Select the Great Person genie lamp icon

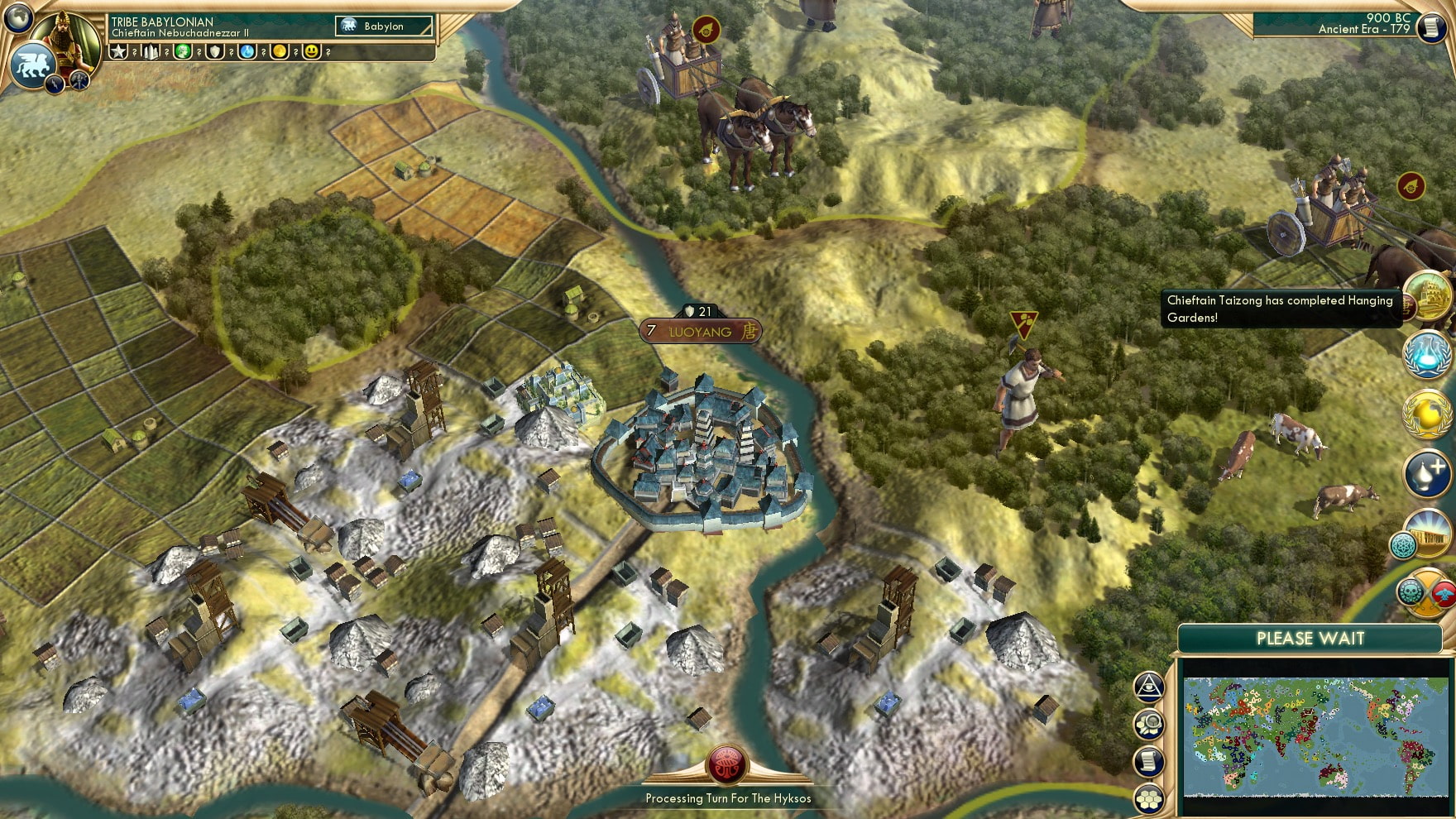[1425, 473]
